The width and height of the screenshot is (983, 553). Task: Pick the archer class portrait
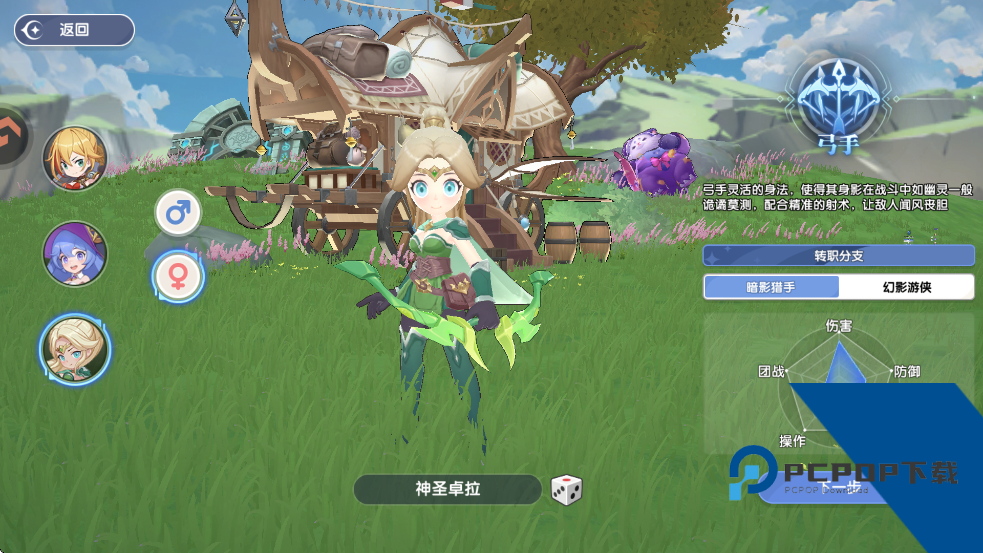75,349
